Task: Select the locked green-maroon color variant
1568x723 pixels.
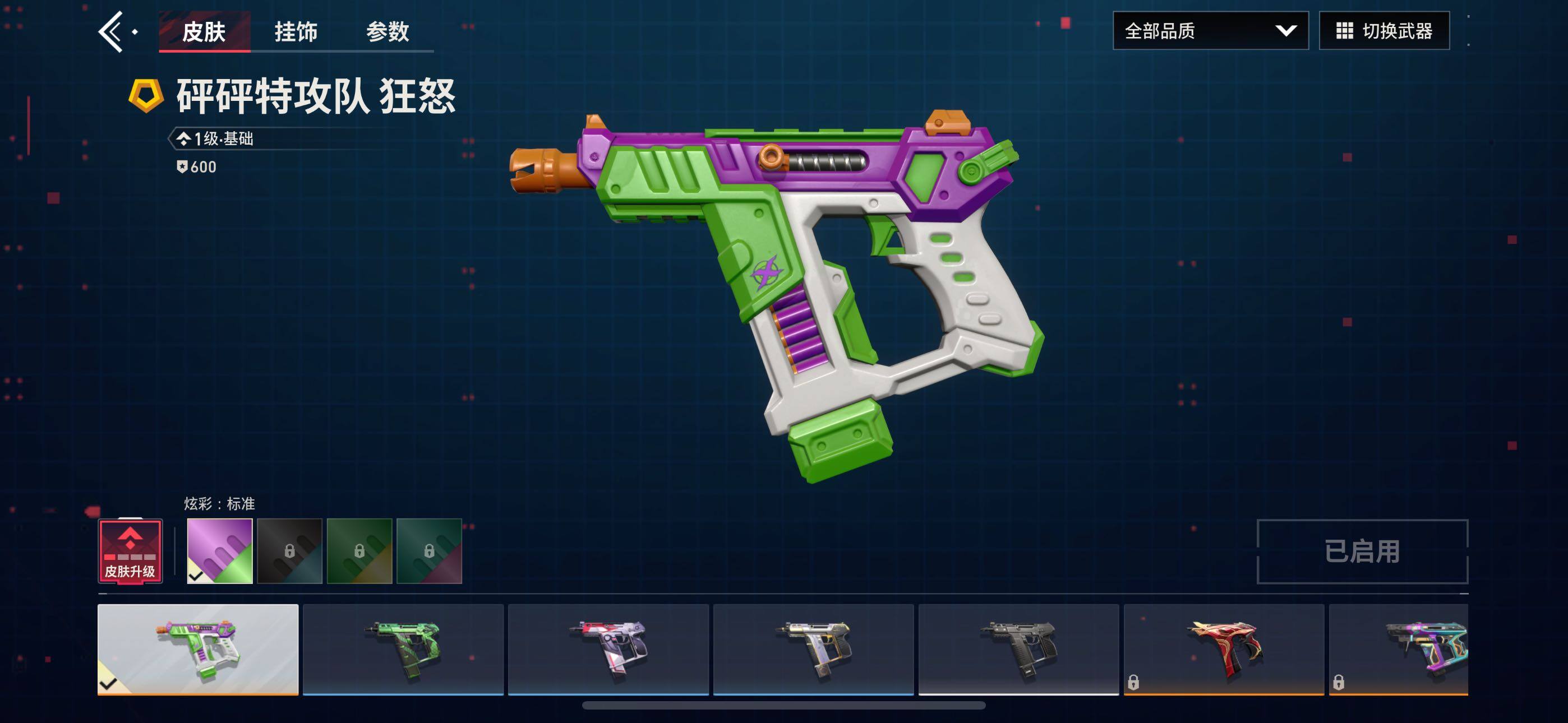Action: tap(429, 551)
